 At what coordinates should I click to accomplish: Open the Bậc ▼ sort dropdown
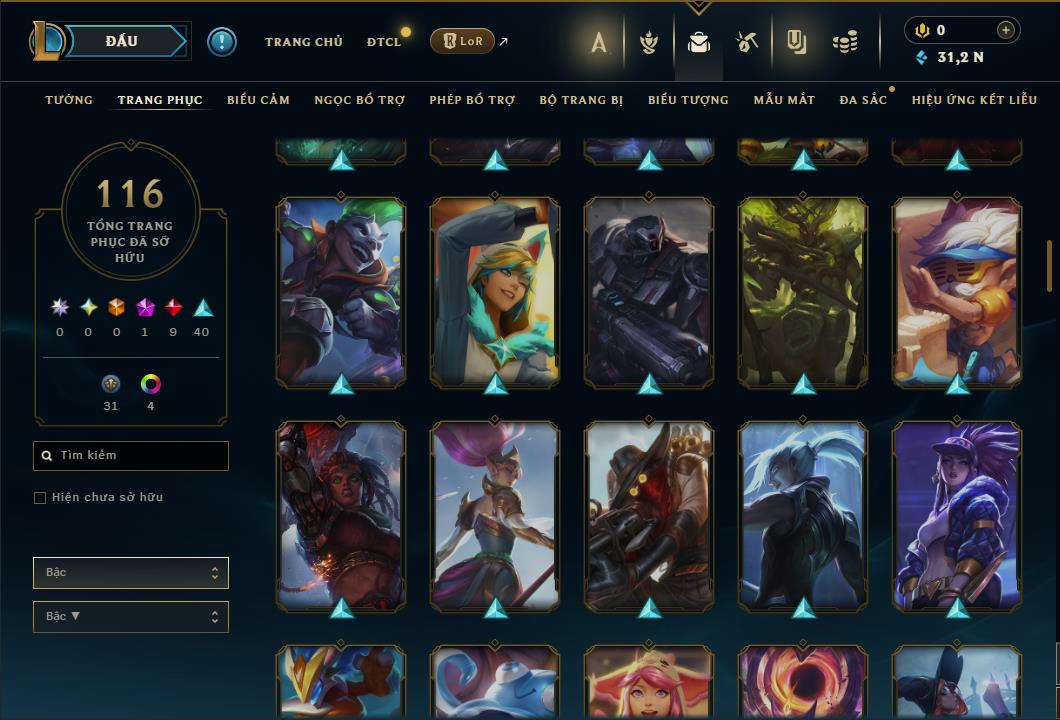131,617
